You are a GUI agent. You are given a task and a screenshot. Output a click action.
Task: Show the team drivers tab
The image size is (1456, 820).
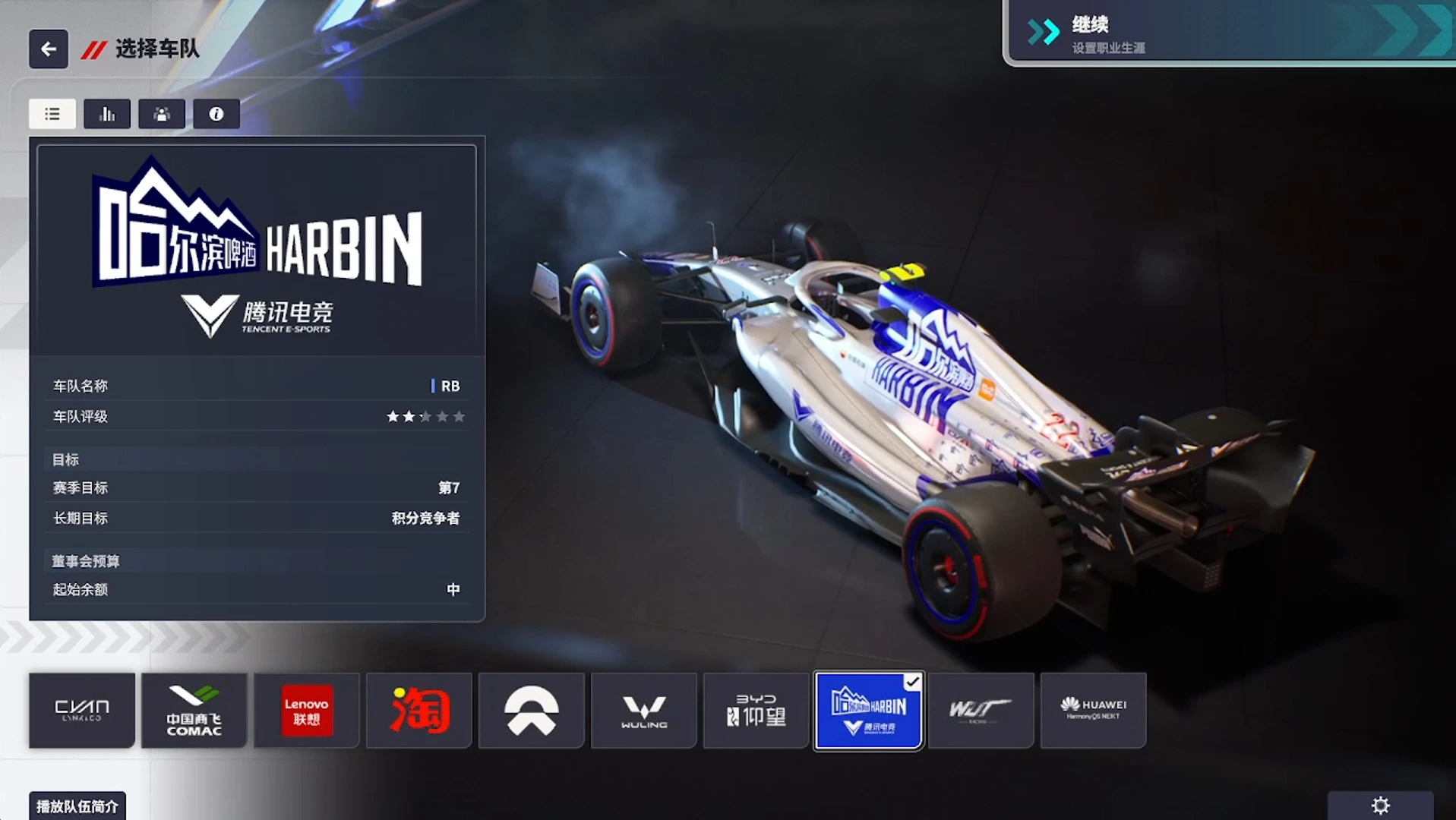[162, 114]
